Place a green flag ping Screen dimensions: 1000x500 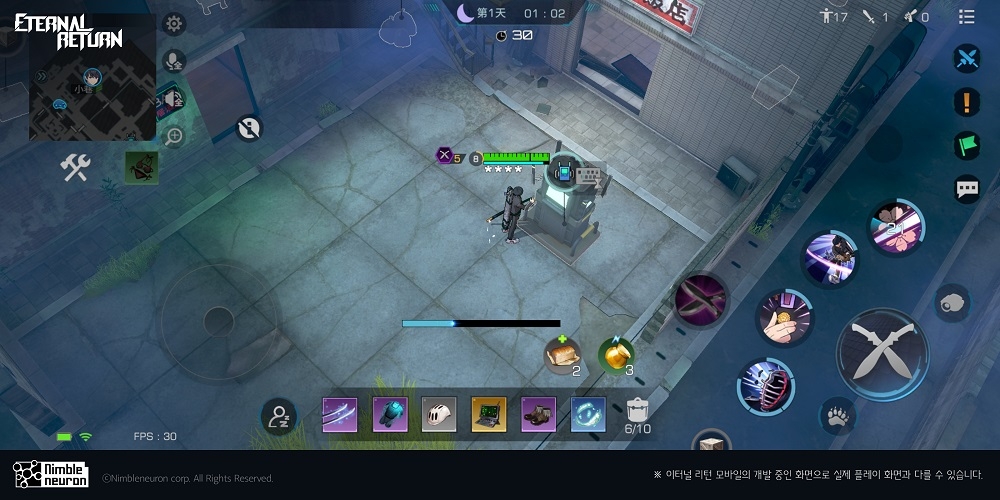pyautogui.click(x=966, y=144)
